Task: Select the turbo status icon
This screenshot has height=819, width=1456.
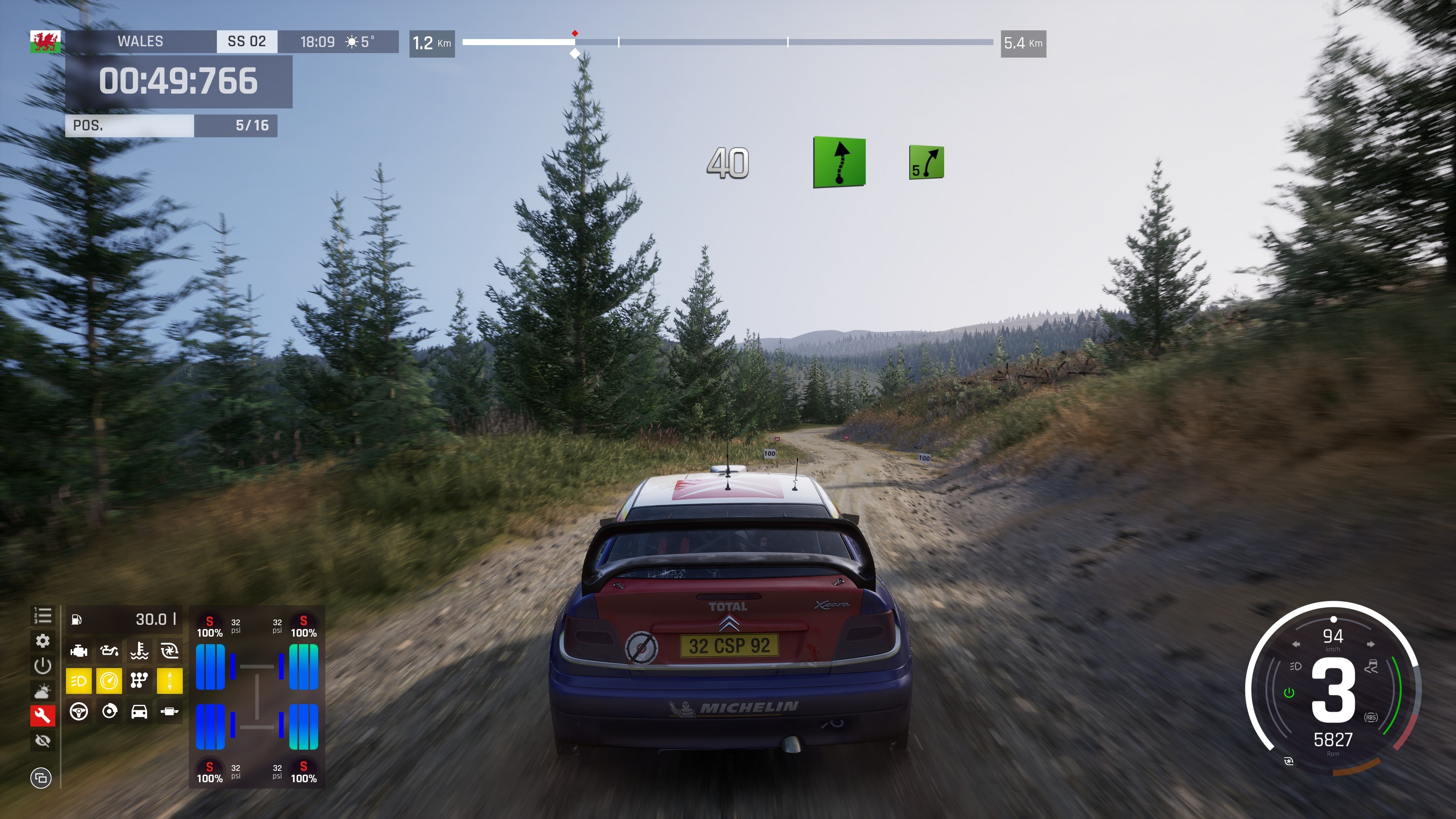Action: (x=169, y=651)
